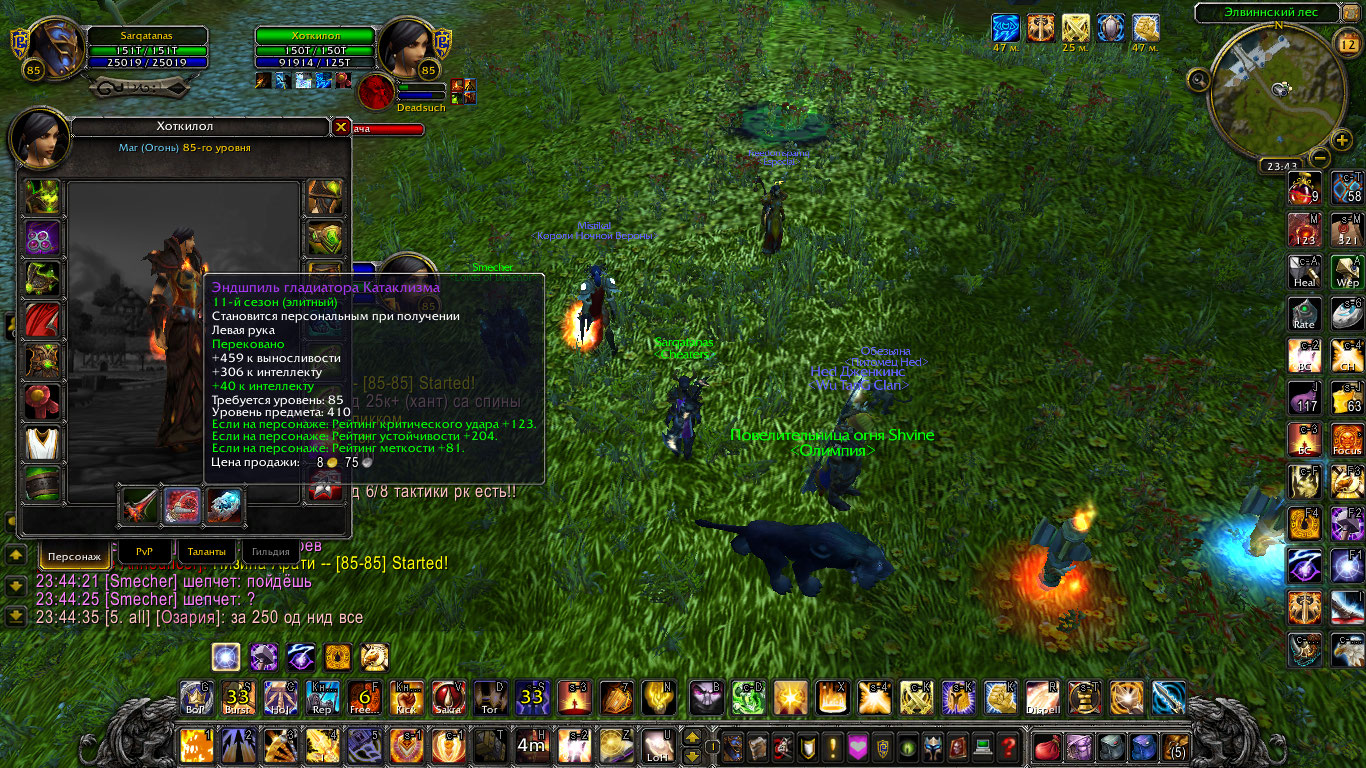Open the Гильдия tab
1366x768 pixels.
(271, 551)
